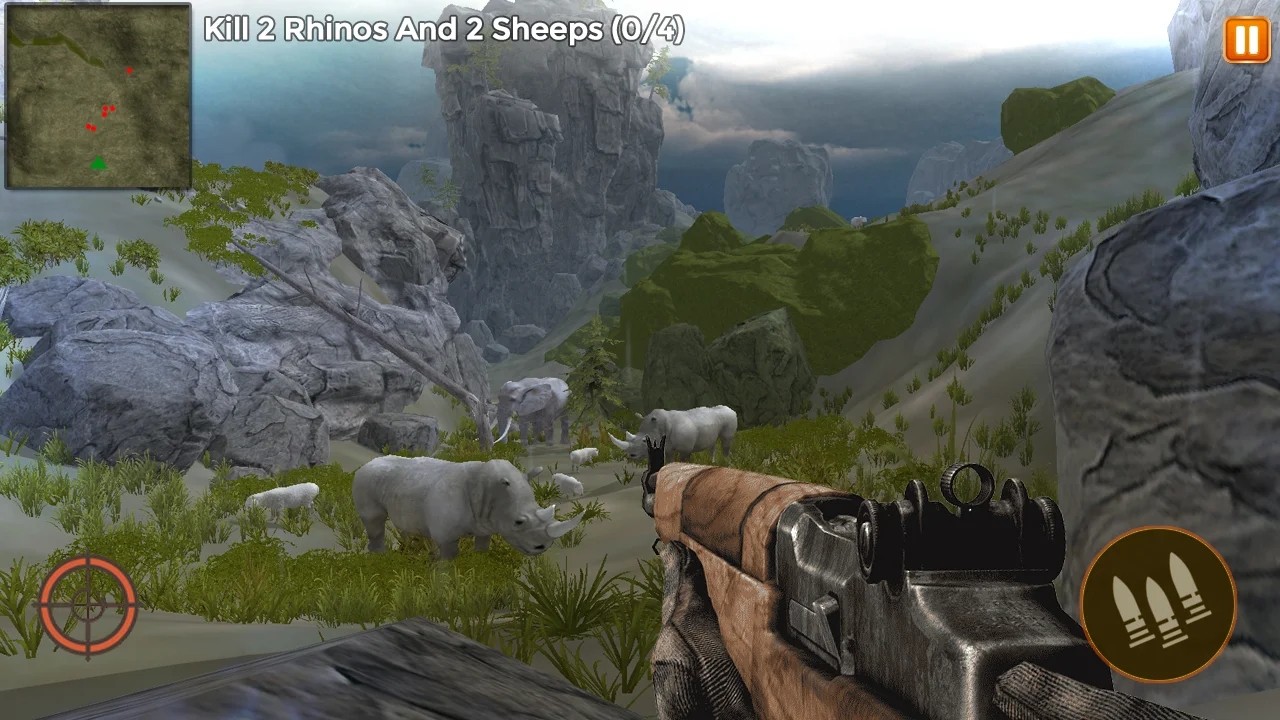
Task: Tap the mission text banner
Action: click(443, 30)
